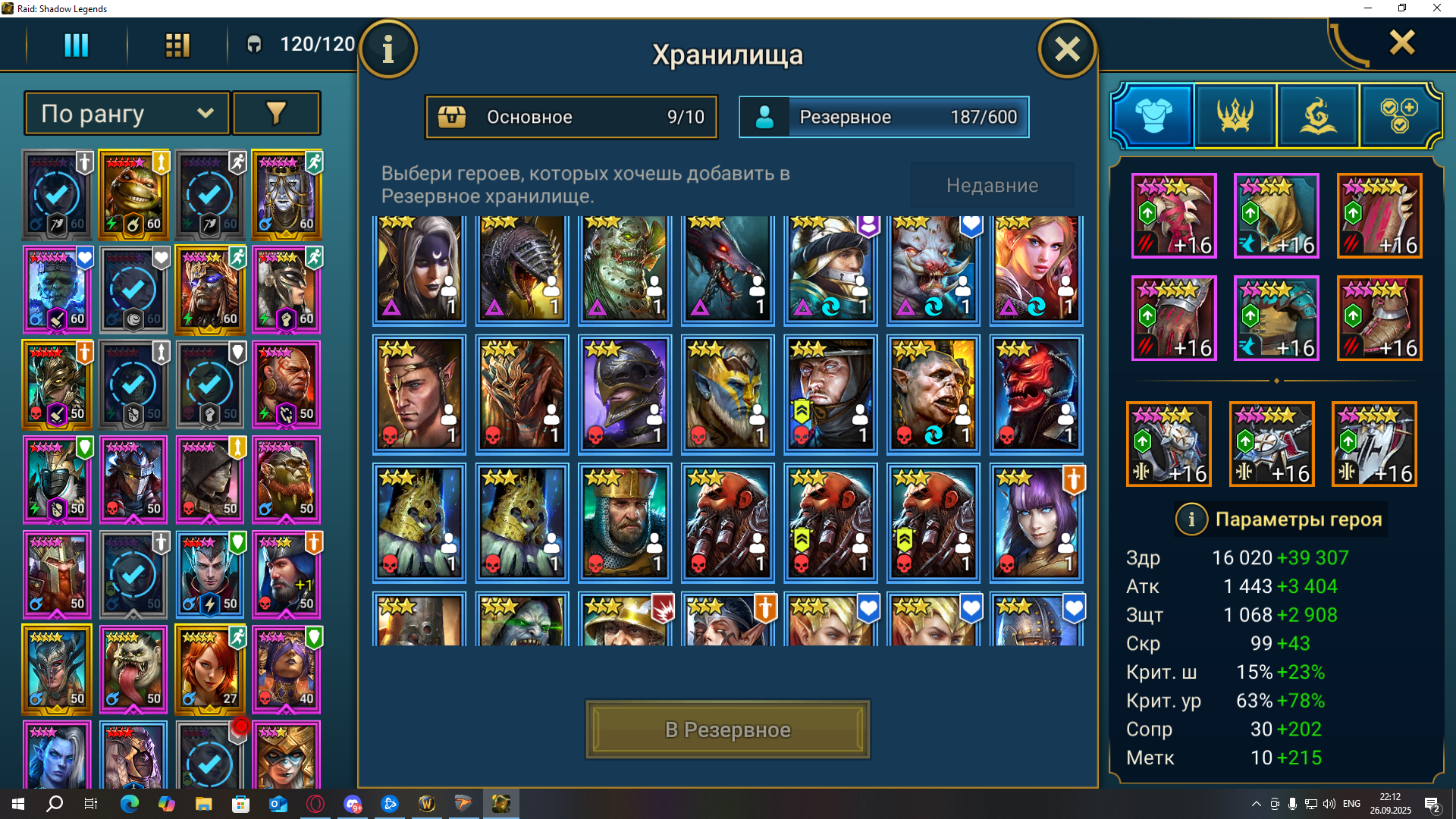Screen dimensions: 1456x819
Task: Click the Недавние button
Action: (992, 185)
